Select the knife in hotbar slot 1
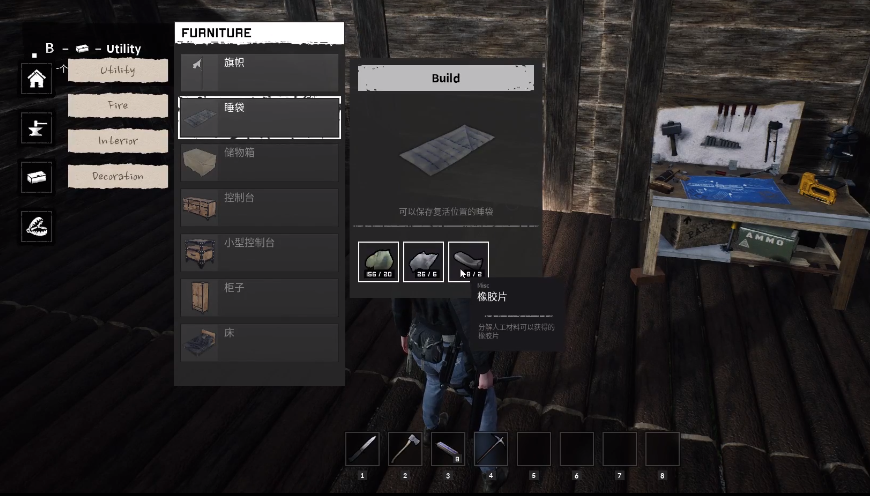Image resolution: width=870 pixels, height=496 pixels. (362, 449)
